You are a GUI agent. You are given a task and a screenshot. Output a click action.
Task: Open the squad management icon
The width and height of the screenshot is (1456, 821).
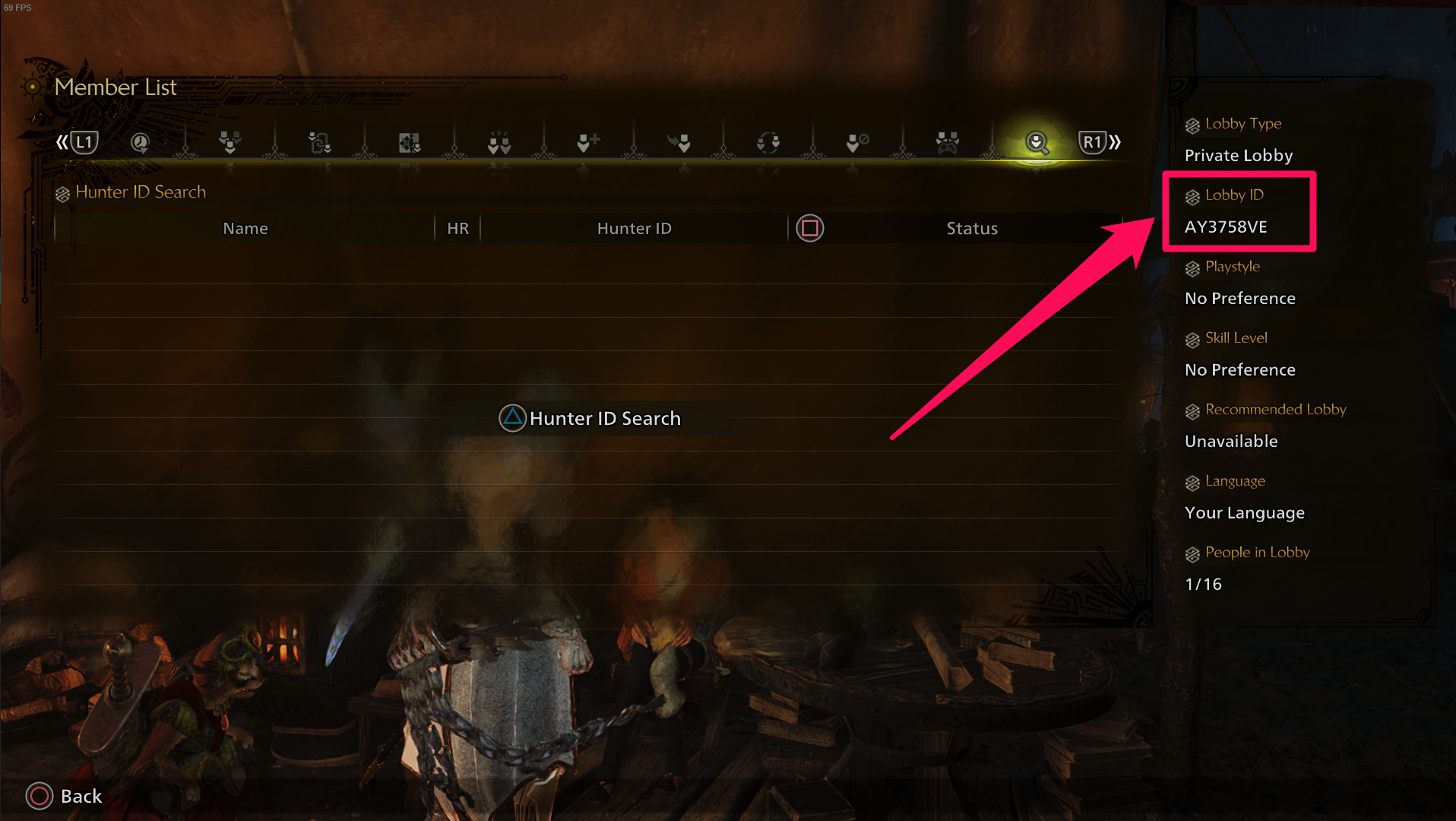(410, 142)
